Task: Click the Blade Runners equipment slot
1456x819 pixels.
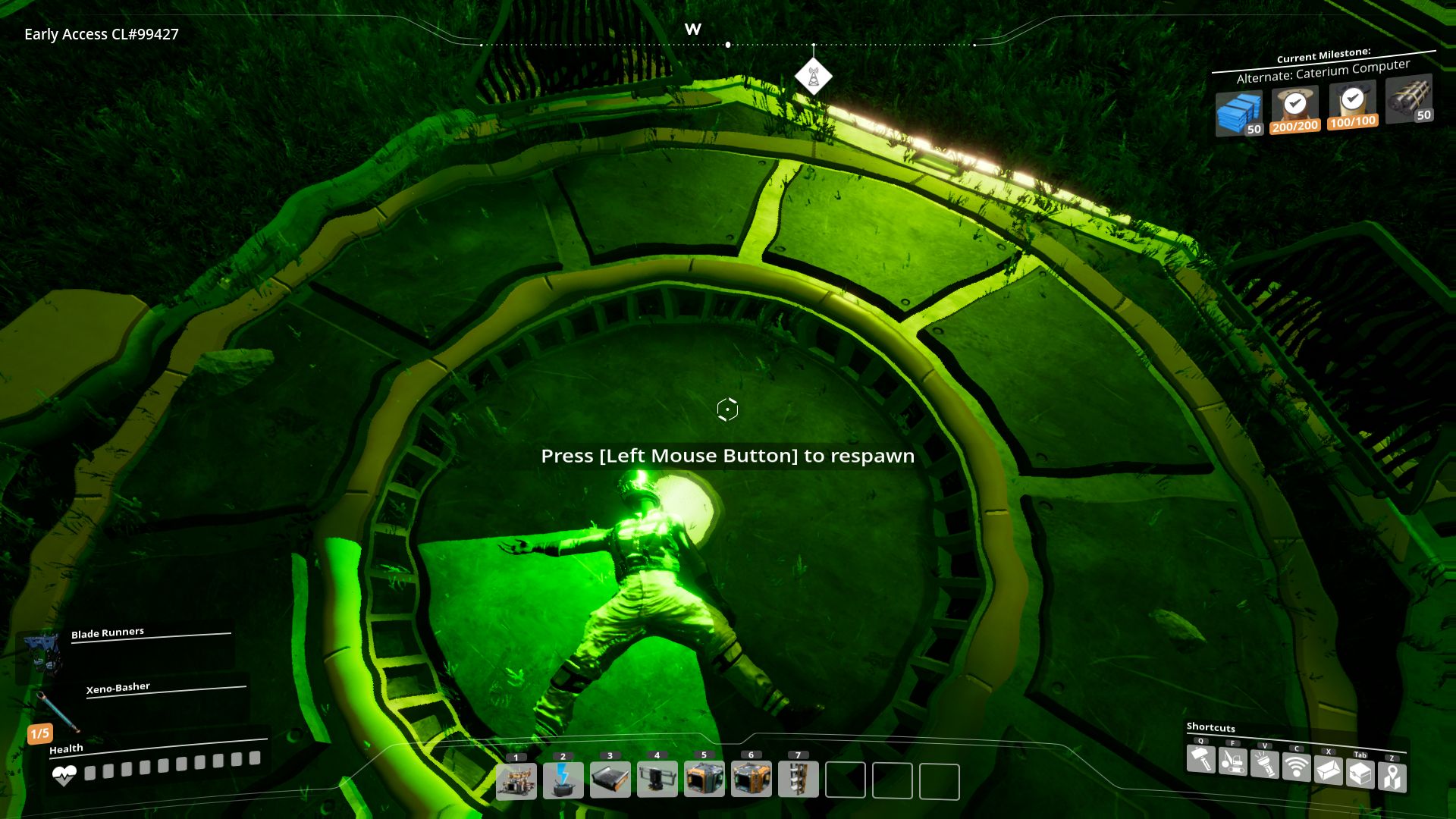Action: pos(42,653)
